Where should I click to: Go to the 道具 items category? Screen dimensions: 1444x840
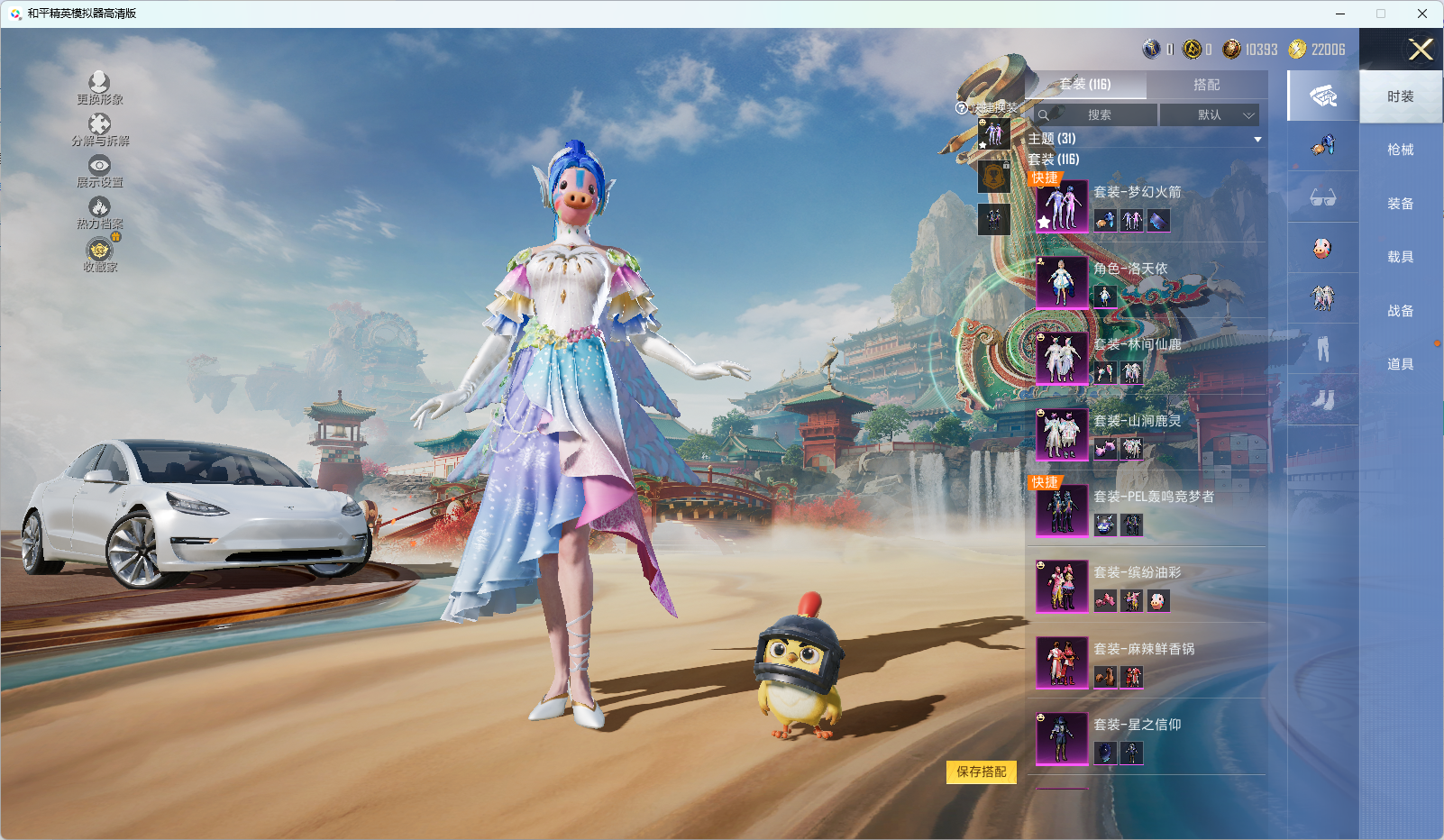click(1400, 364)
